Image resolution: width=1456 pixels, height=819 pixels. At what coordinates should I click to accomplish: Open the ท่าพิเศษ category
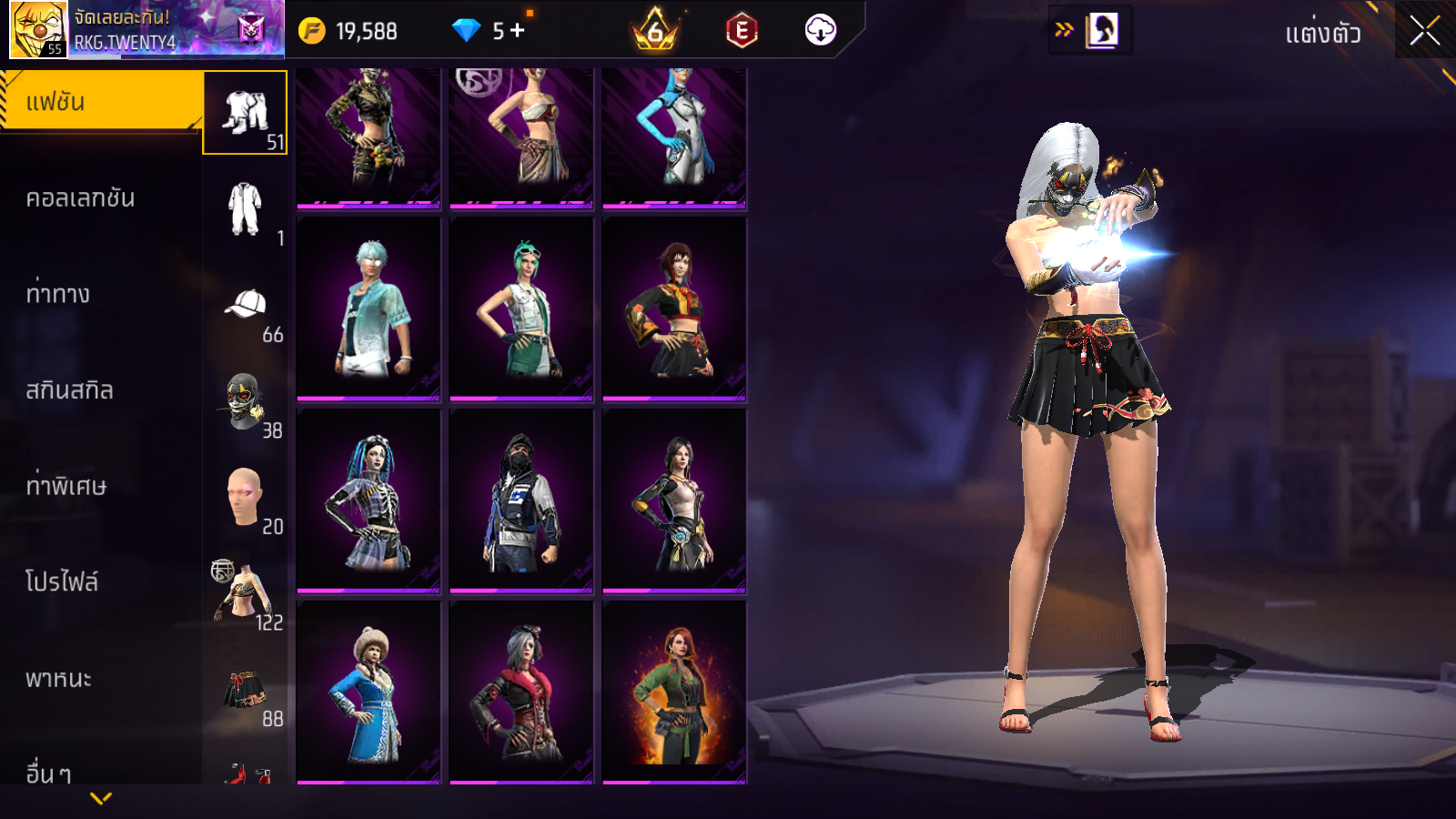[x=66, y=486]
